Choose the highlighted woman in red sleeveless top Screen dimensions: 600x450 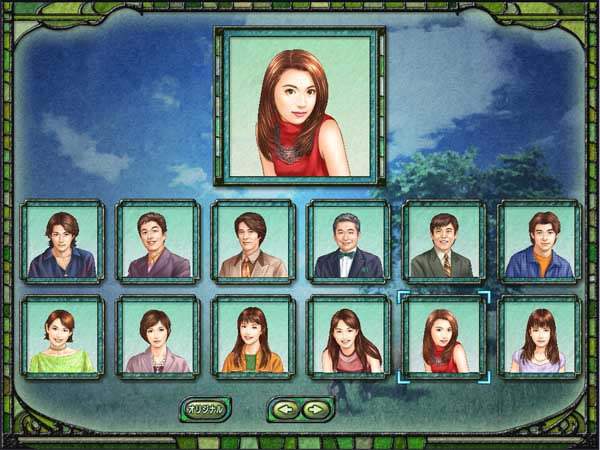pos(443,337)
